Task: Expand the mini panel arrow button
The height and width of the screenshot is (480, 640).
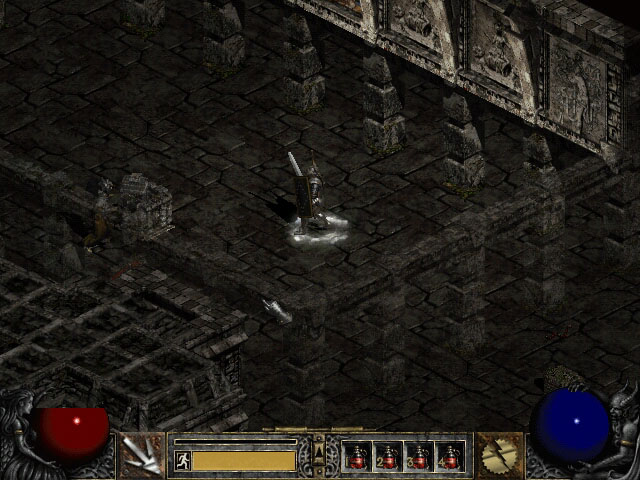Action: (319, 455)
